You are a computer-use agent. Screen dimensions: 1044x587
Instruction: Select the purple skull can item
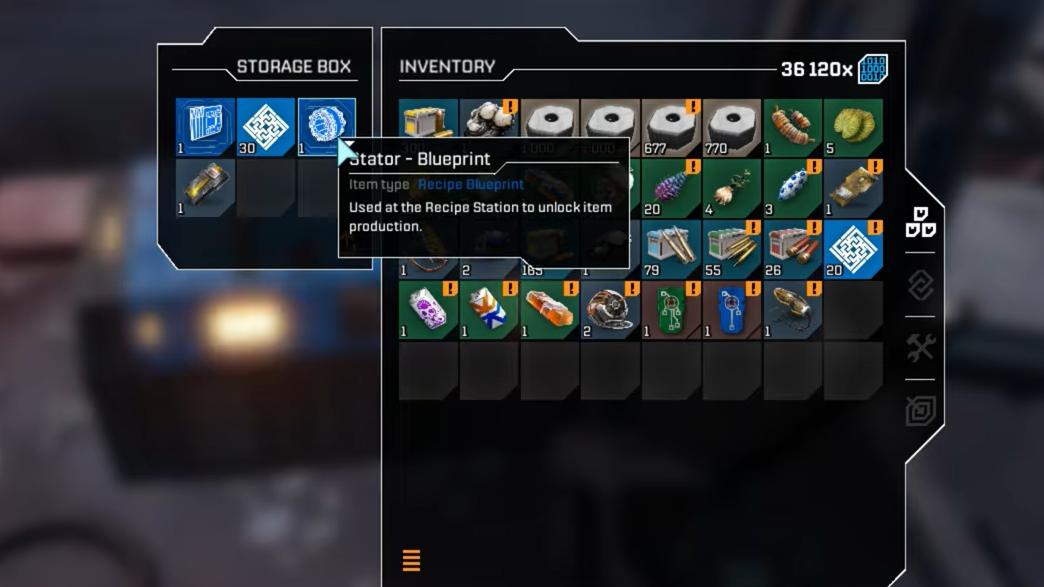click(x=428, y=310)
